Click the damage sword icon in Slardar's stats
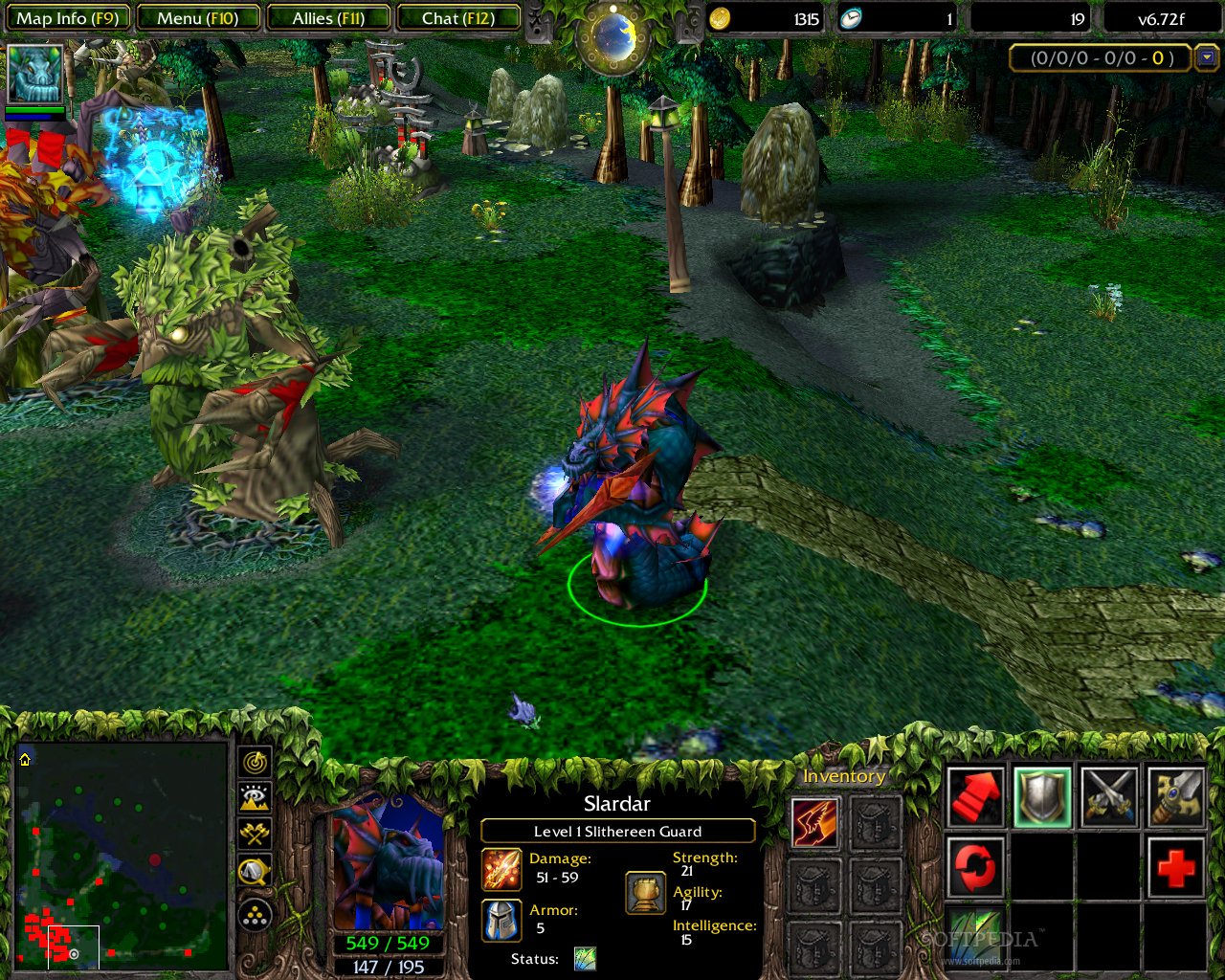Viewport: 1225px width, 980px height. click(x=501, y=868)
